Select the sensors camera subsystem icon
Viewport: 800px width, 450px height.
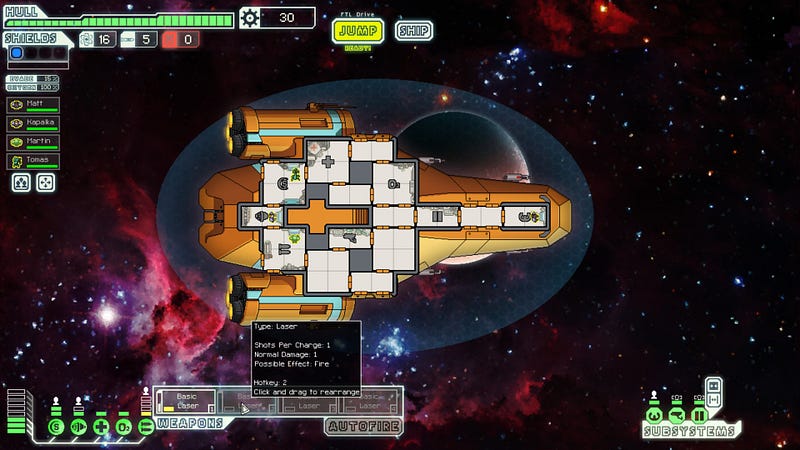pos(677,414)
